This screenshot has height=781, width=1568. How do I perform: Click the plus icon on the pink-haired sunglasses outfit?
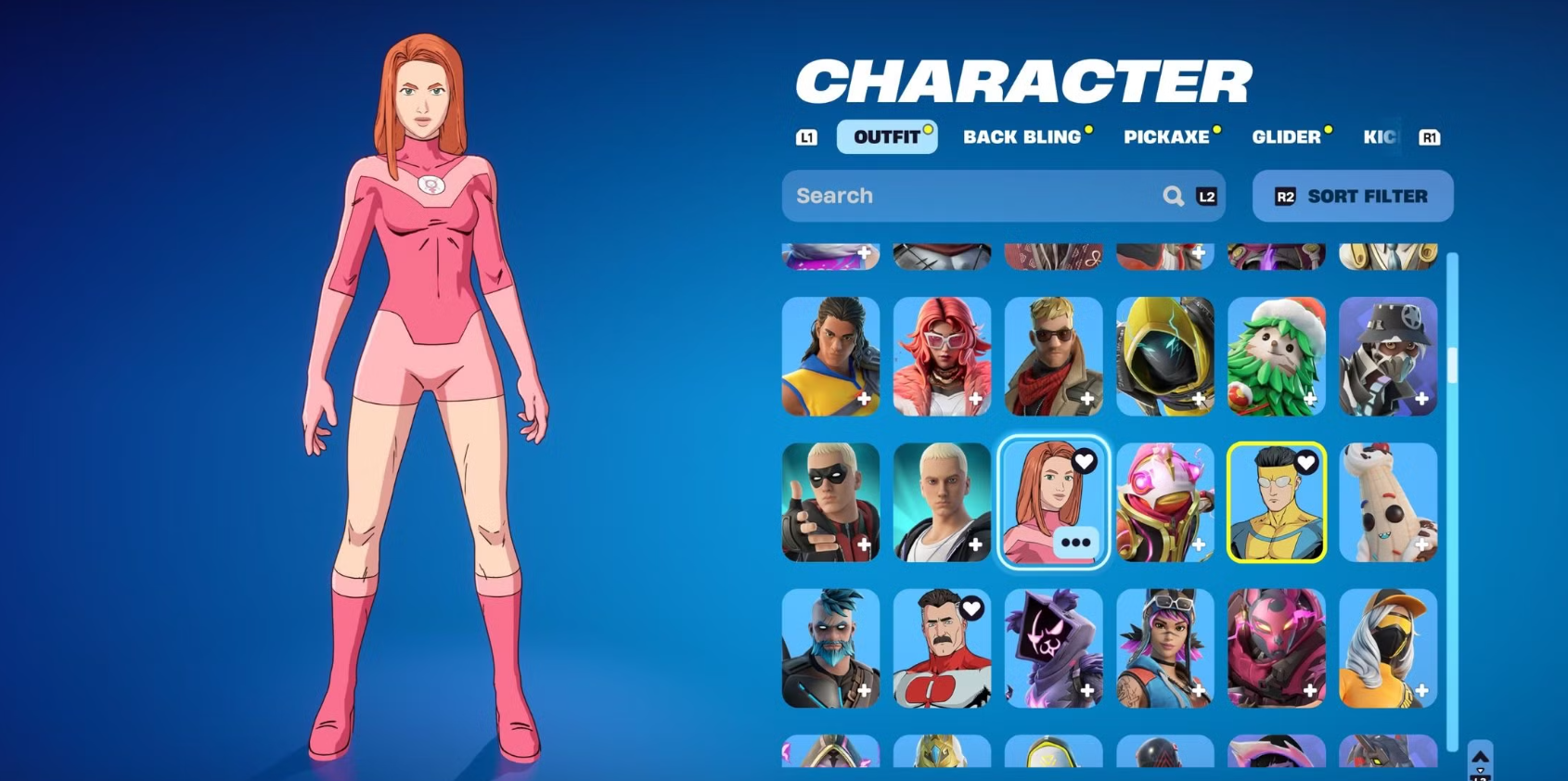(976, 397)
